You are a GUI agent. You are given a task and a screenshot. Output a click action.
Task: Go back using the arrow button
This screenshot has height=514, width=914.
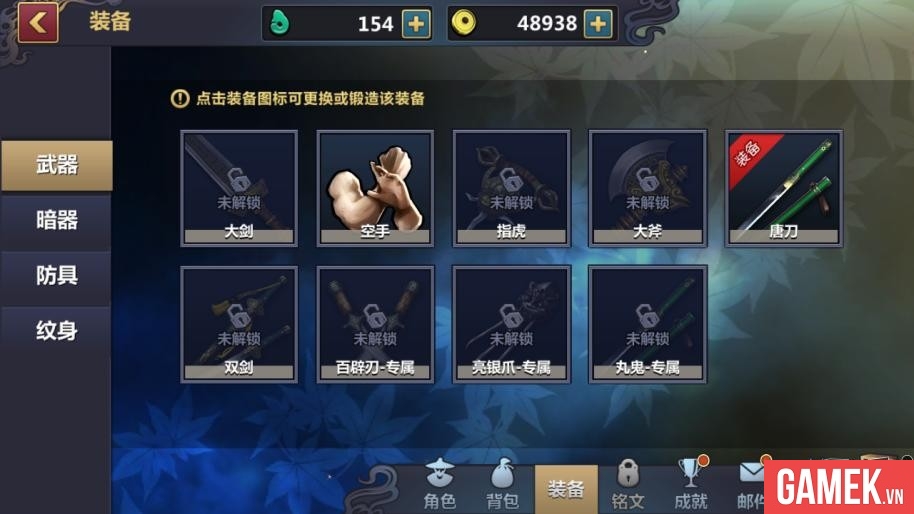pos(37,23)
